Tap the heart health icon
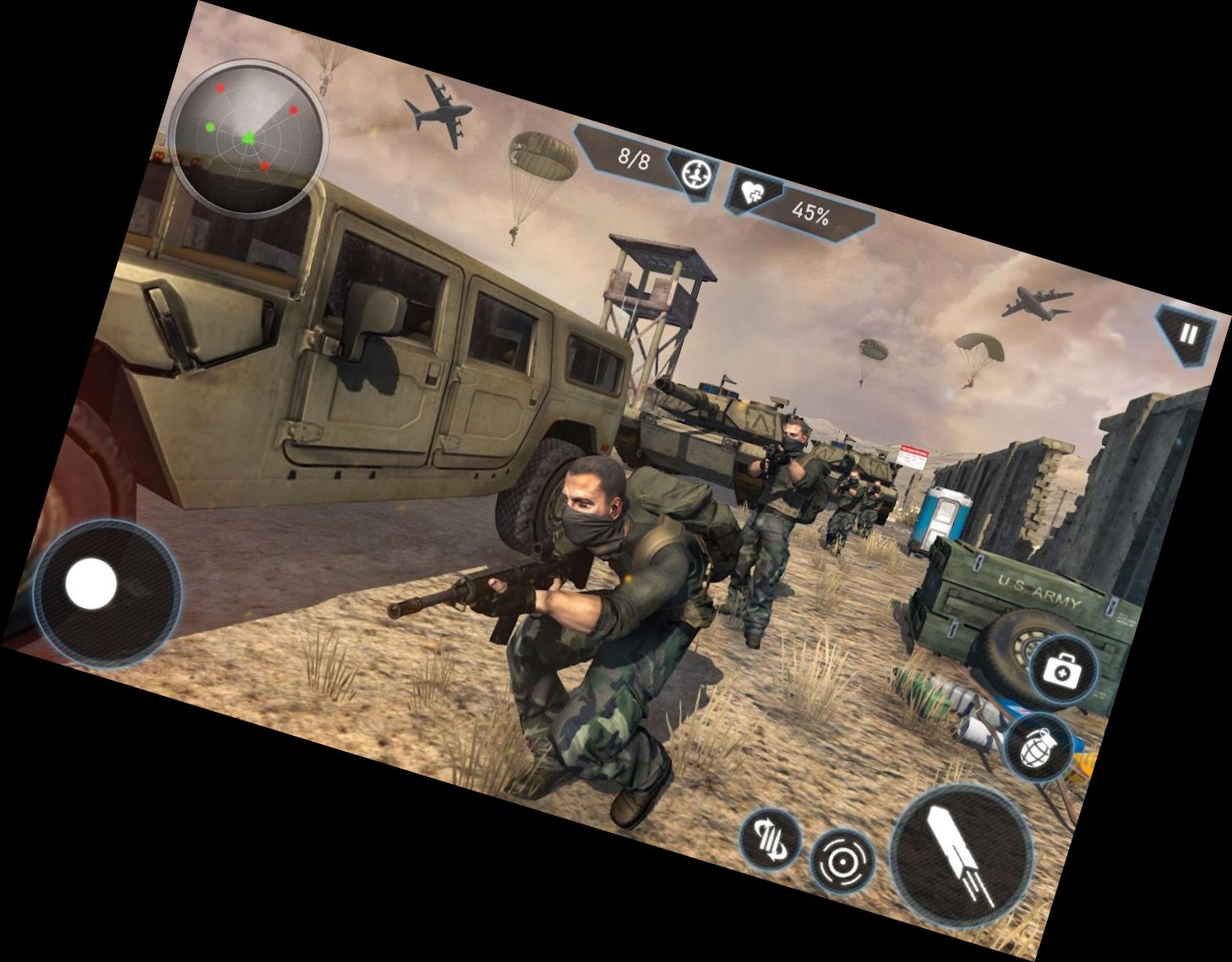 pos(755,193)
